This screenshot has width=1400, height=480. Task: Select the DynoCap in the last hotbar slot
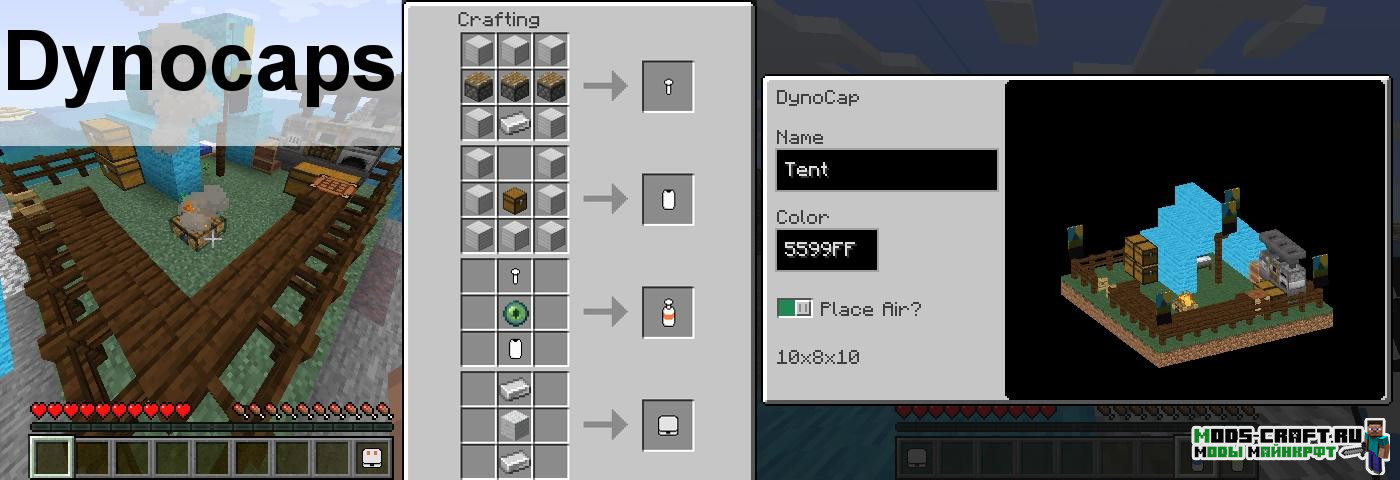(371, 457)
